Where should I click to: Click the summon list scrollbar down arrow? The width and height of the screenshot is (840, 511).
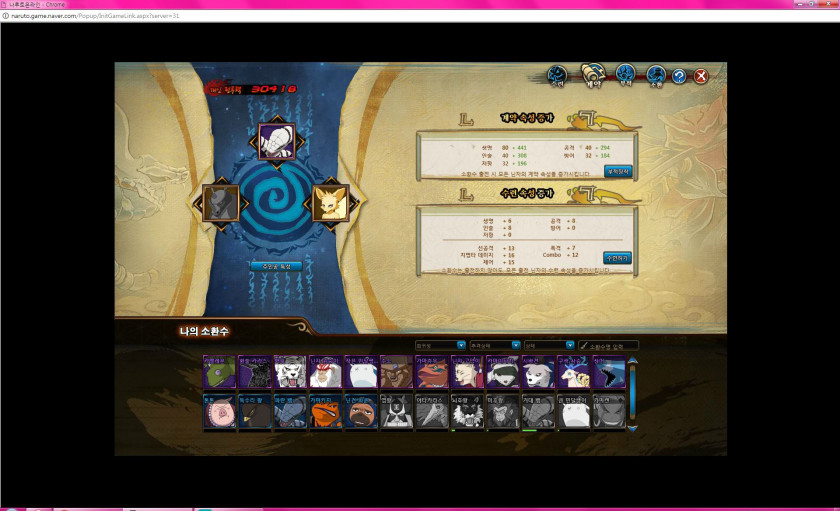click(x=632, y=428)
